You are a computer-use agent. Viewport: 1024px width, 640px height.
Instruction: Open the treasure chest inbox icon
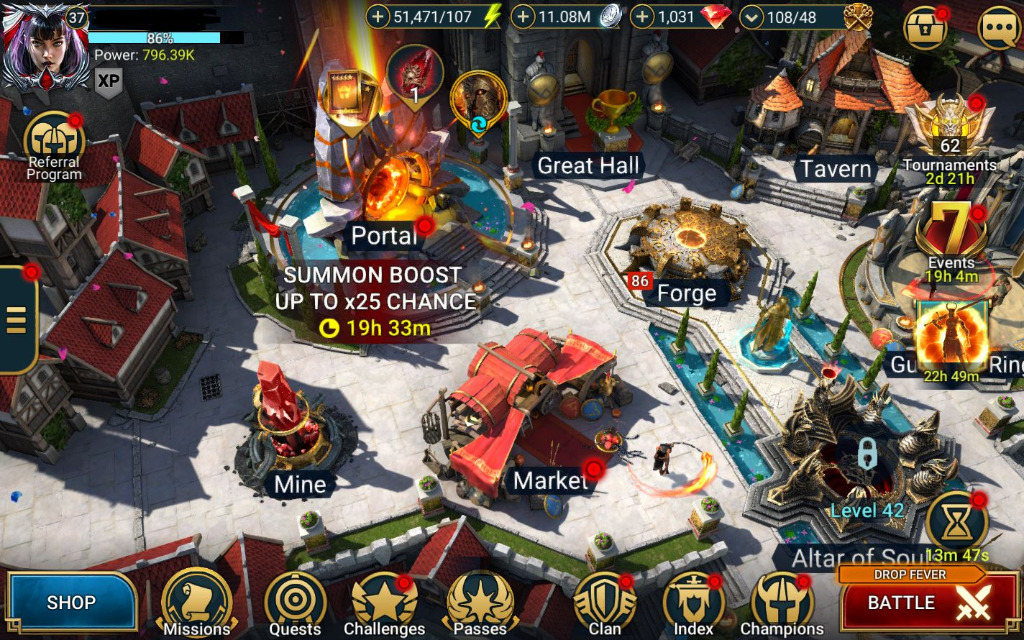[x=925, y=27]
